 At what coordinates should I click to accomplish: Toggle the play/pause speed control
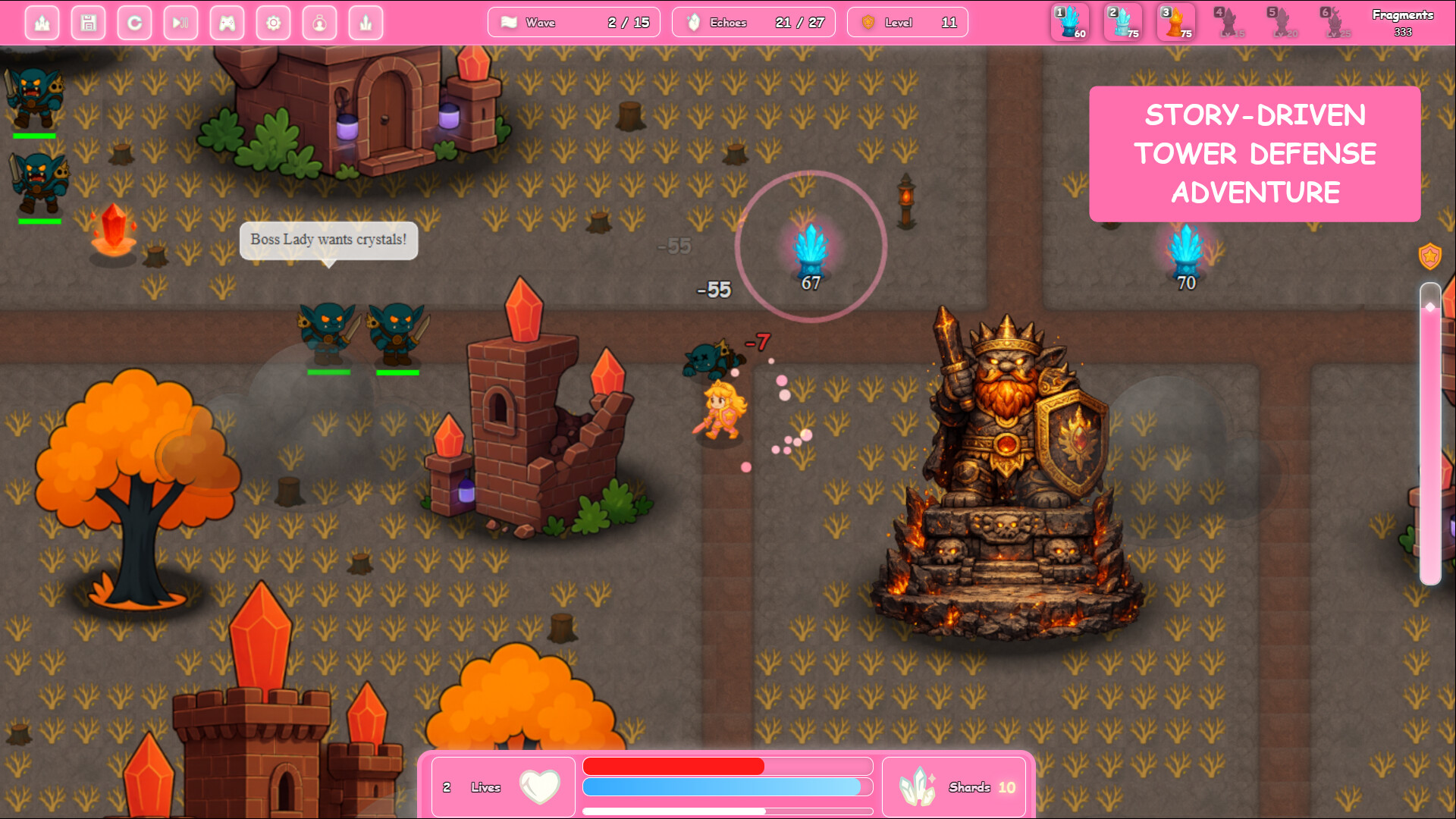[x=180, y=23]
